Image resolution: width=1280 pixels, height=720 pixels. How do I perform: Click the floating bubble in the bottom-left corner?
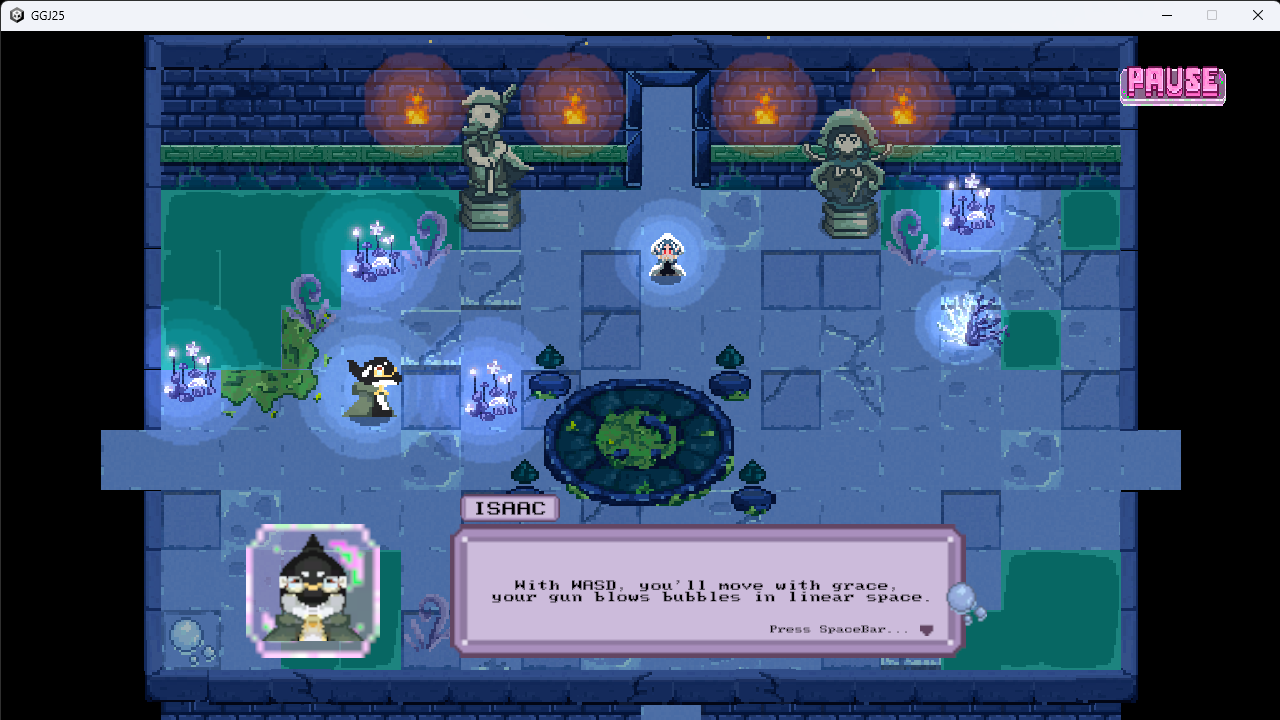[x=188, y=633]
